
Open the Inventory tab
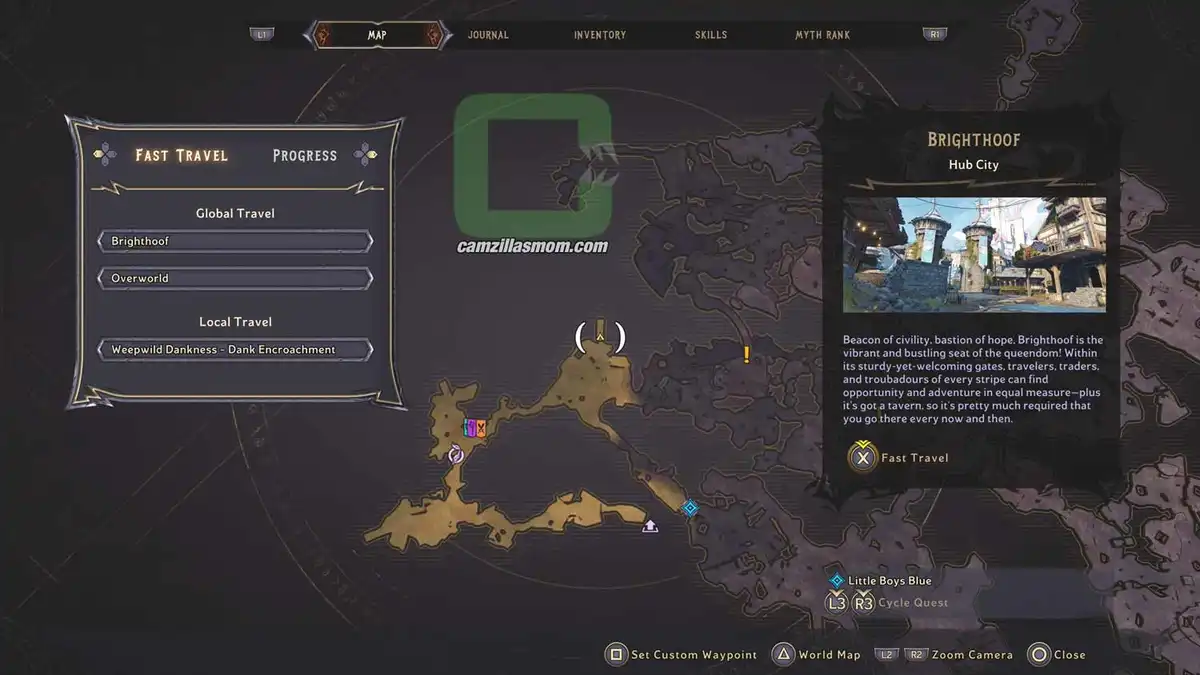coord(600,35)
